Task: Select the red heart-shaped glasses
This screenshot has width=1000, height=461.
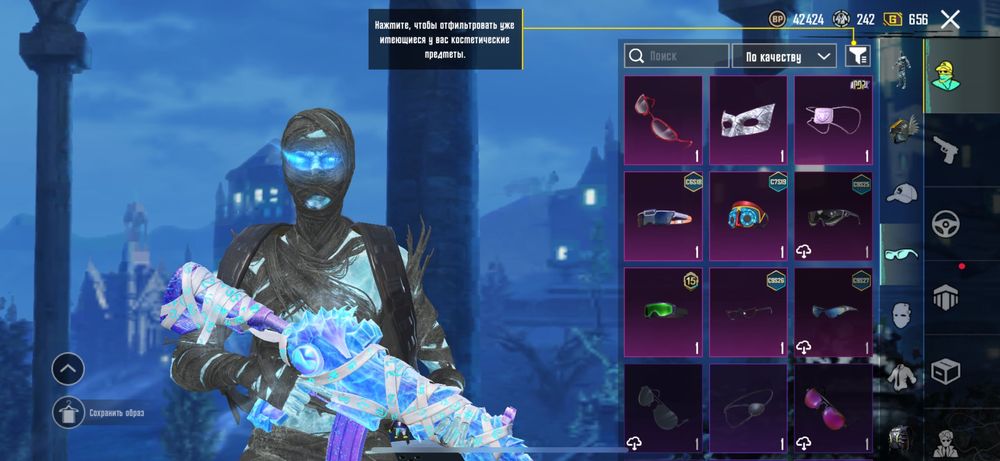Action: (x=663, y=120)
